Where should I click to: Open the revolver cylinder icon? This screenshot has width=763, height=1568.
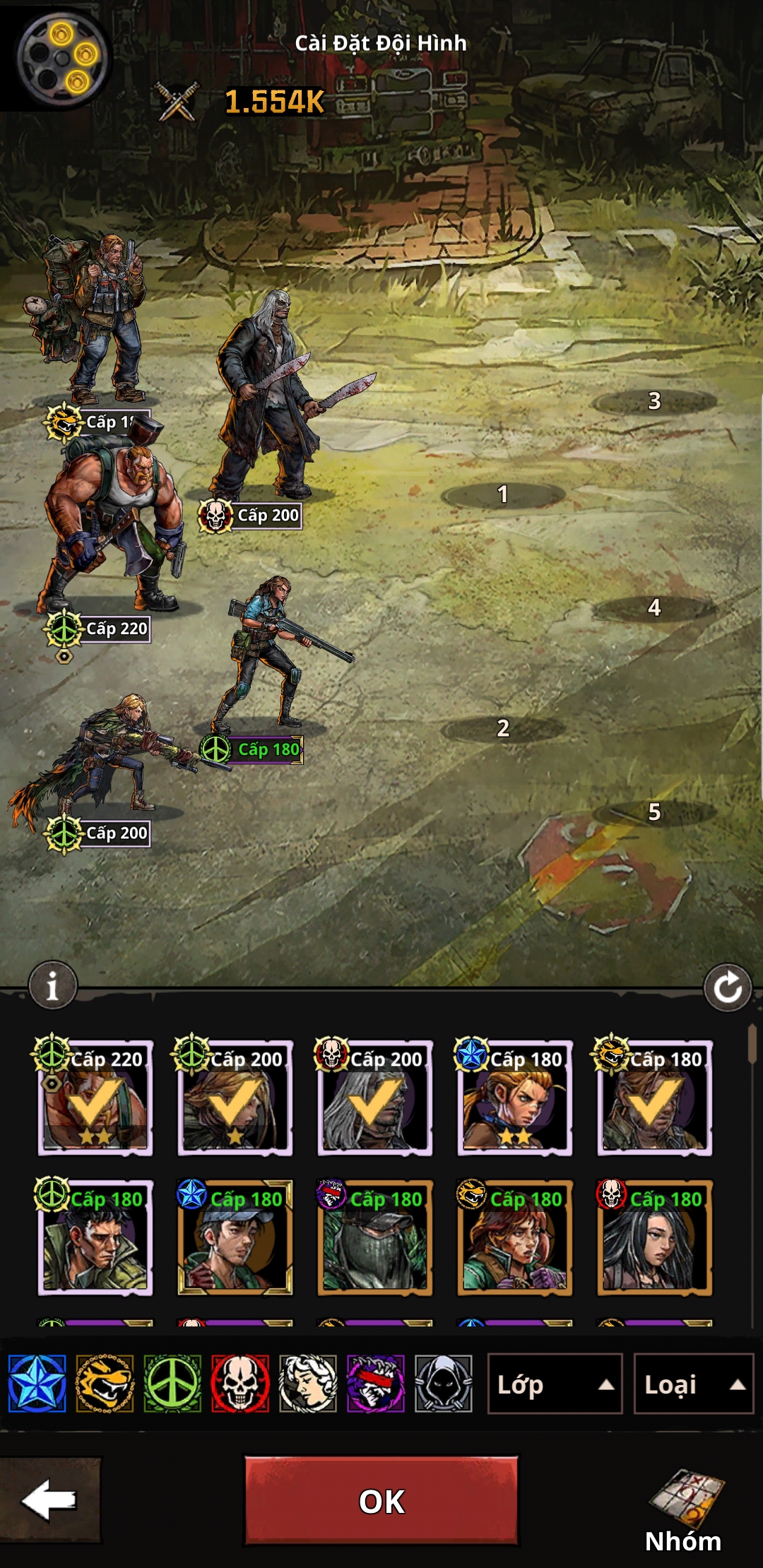coord(62,57)
